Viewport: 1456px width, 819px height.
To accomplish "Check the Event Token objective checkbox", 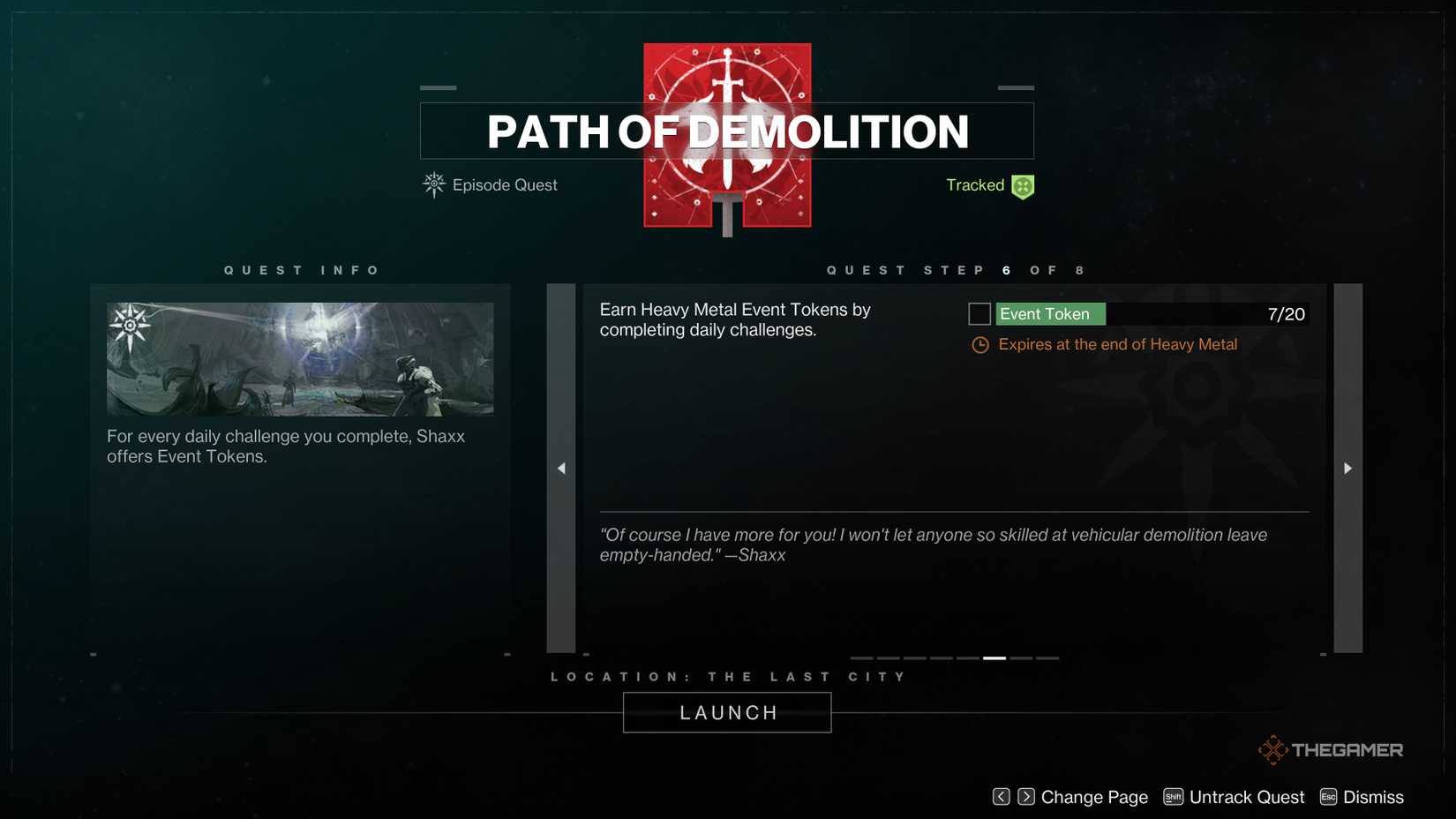I will pos(979,313).
